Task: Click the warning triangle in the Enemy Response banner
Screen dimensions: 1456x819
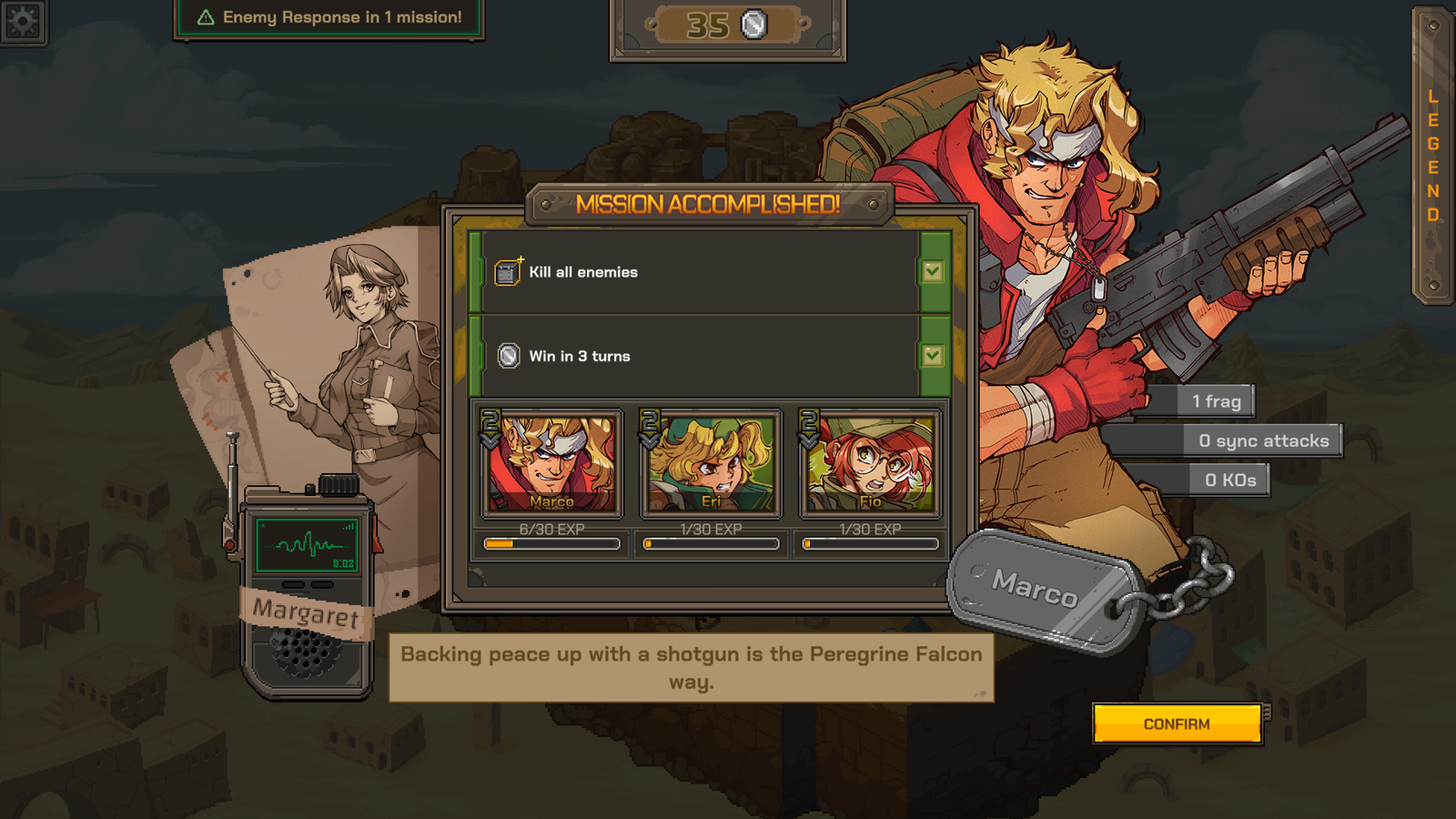Action: [x=207, y=16]
